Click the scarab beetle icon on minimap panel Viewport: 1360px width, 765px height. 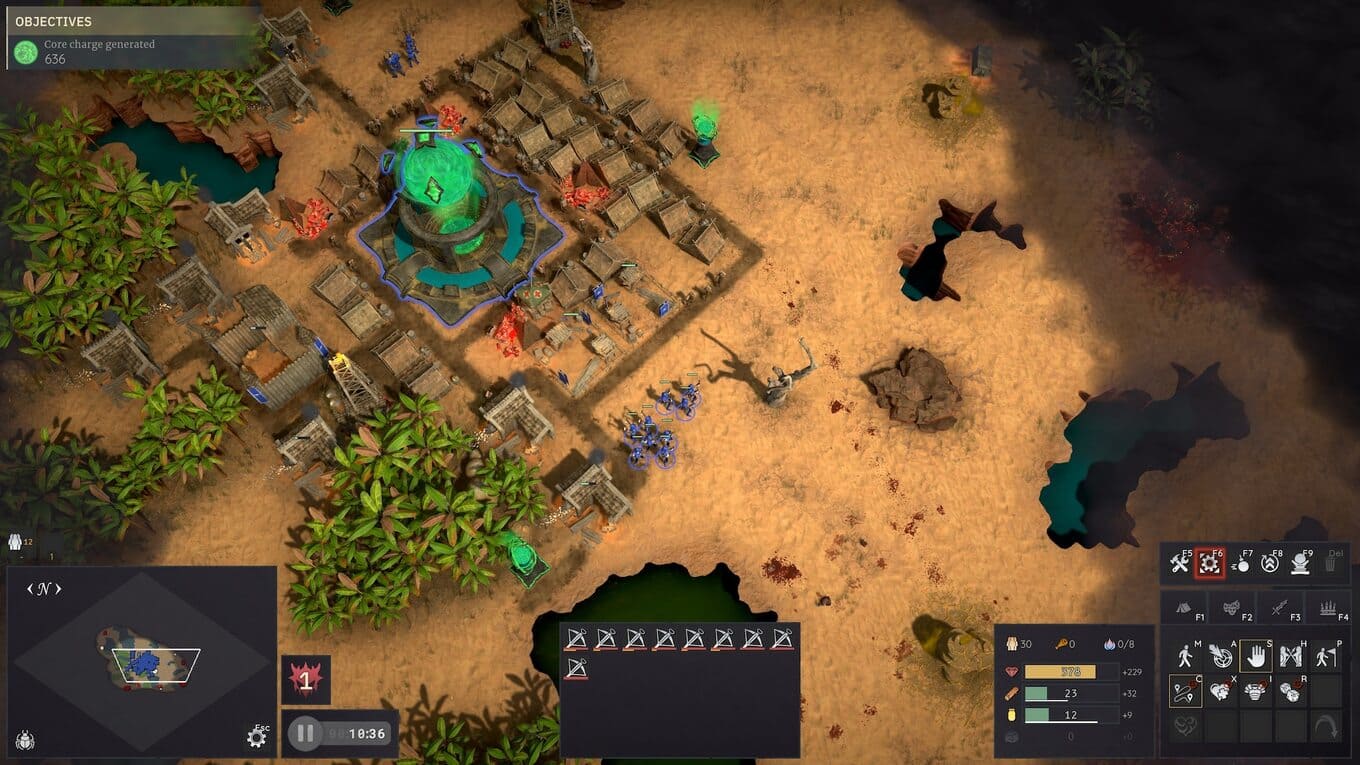pos(26,741)
